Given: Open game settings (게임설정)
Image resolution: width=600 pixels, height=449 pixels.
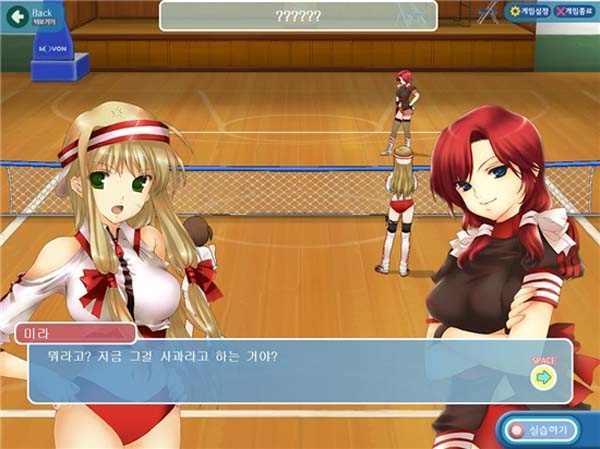Looking at the screenshot, I should click(x=530, y=11).
